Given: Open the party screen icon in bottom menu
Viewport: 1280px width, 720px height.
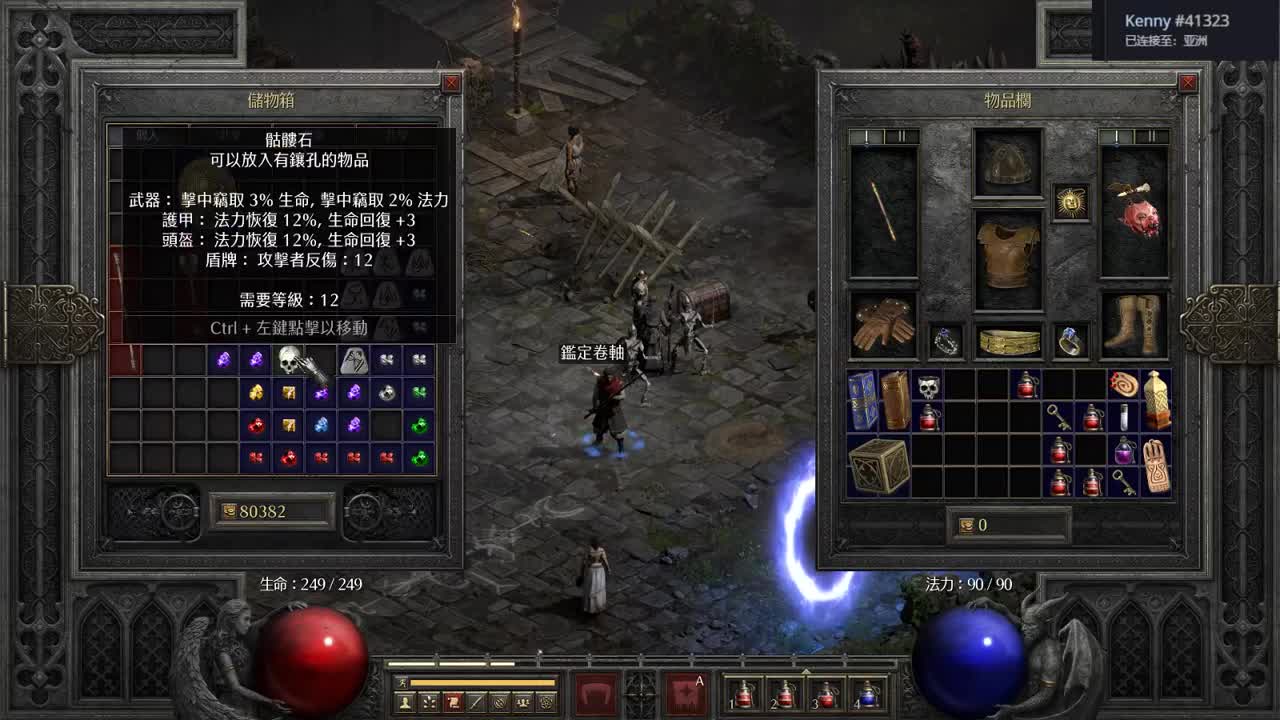Looking at the screenshot, I should coord(522,702).
